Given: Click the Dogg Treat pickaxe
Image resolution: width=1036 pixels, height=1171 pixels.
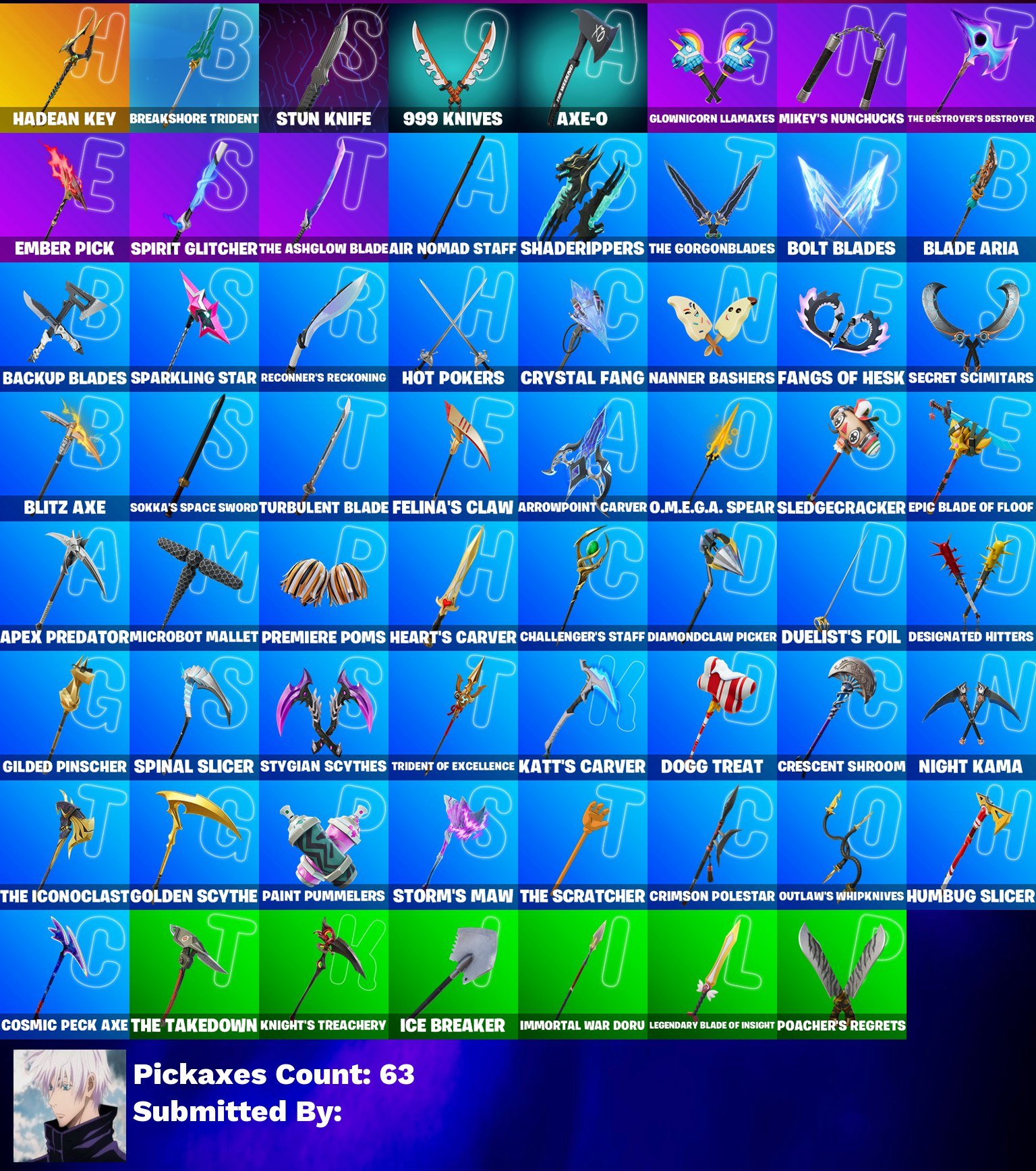Looking at the screenshot, I should [712, 715].
